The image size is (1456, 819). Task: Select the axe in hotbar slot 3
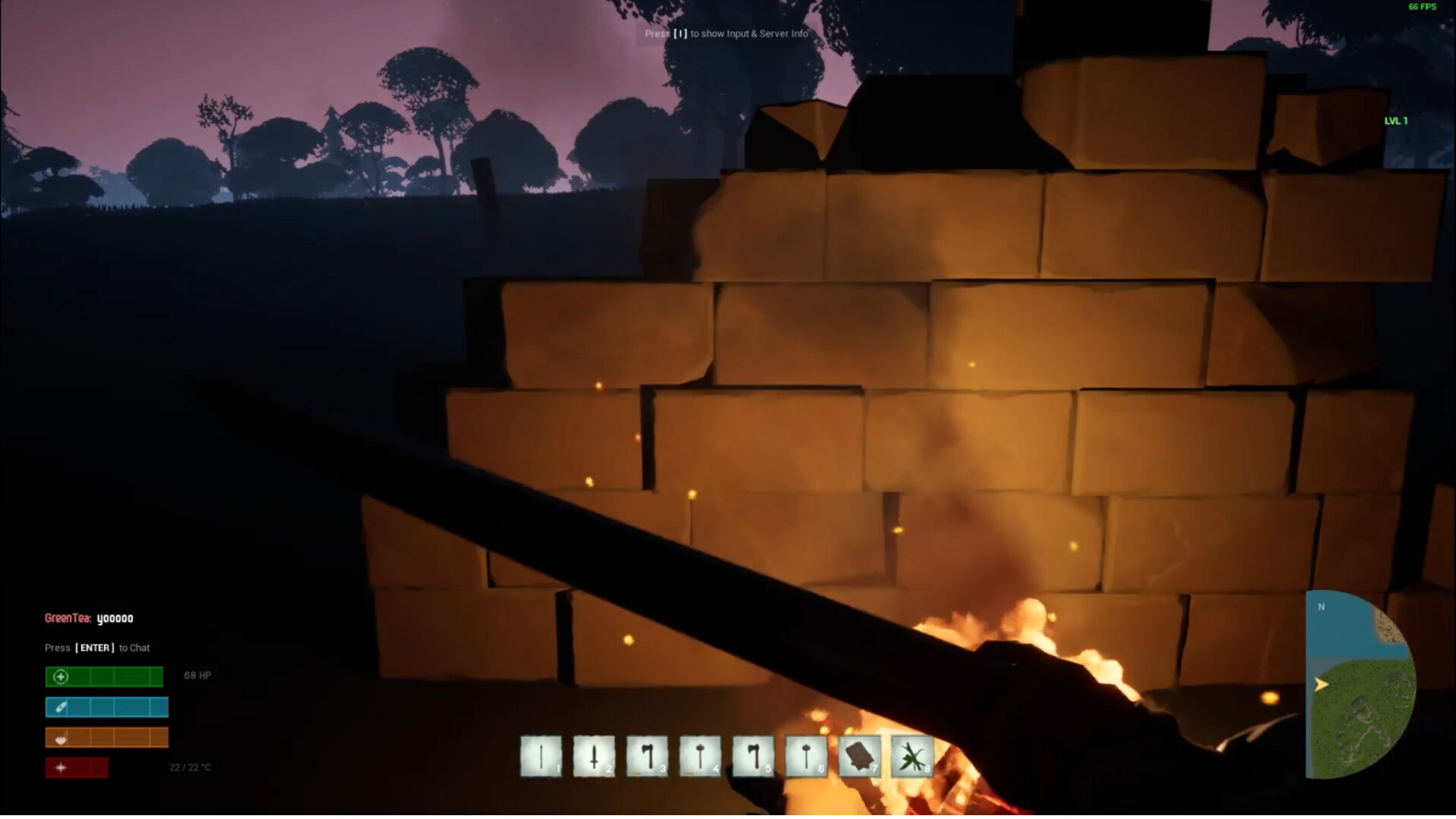(647, 757)
